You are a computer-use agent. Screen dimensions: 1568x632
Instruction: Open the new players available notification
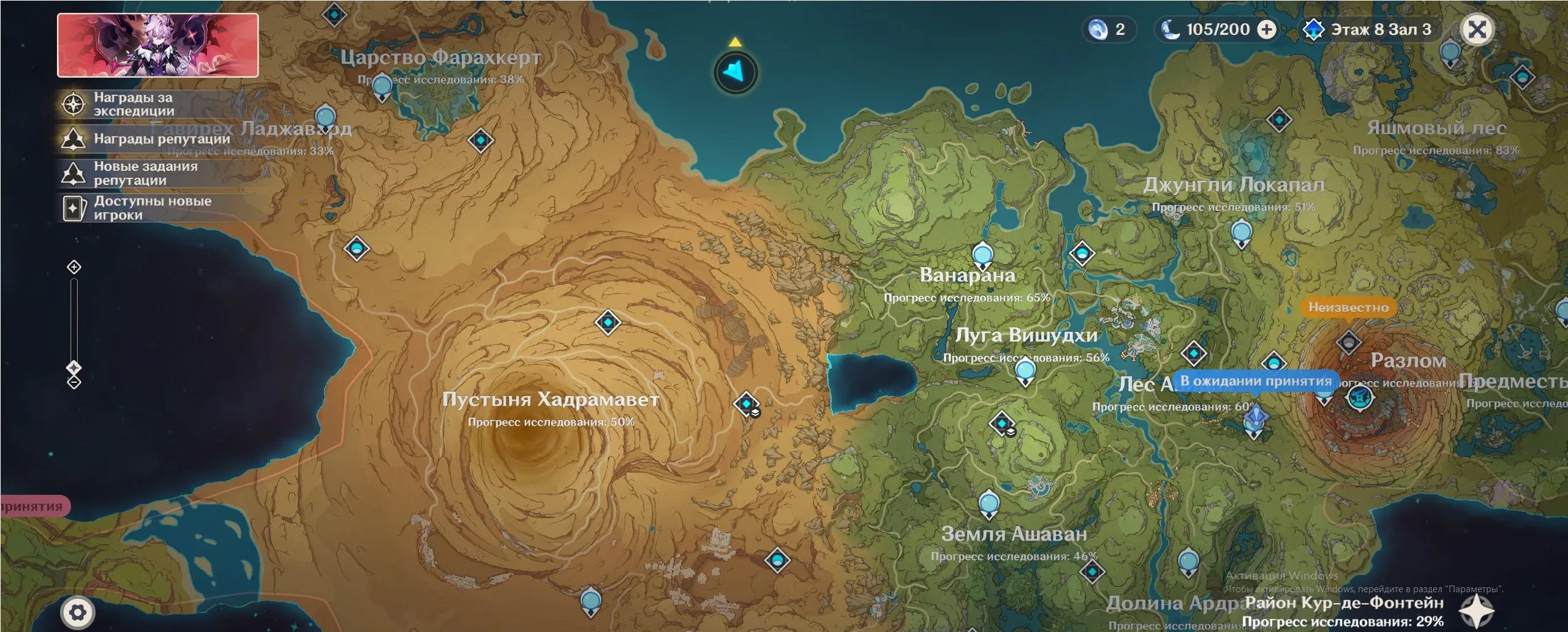click(x=152, y=208)
